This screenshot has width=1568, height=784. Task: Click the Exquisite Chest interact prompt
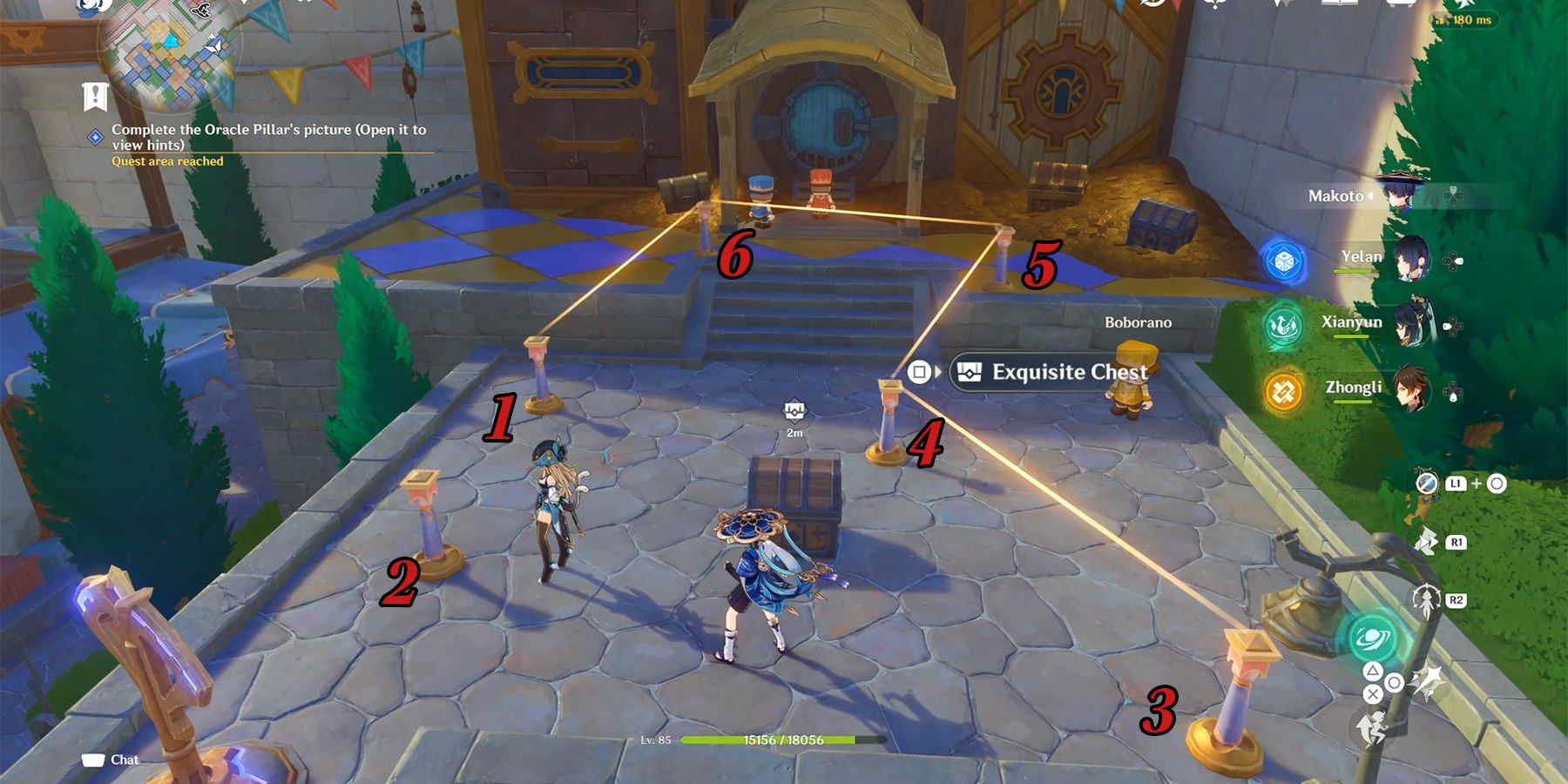(1054, 372)
